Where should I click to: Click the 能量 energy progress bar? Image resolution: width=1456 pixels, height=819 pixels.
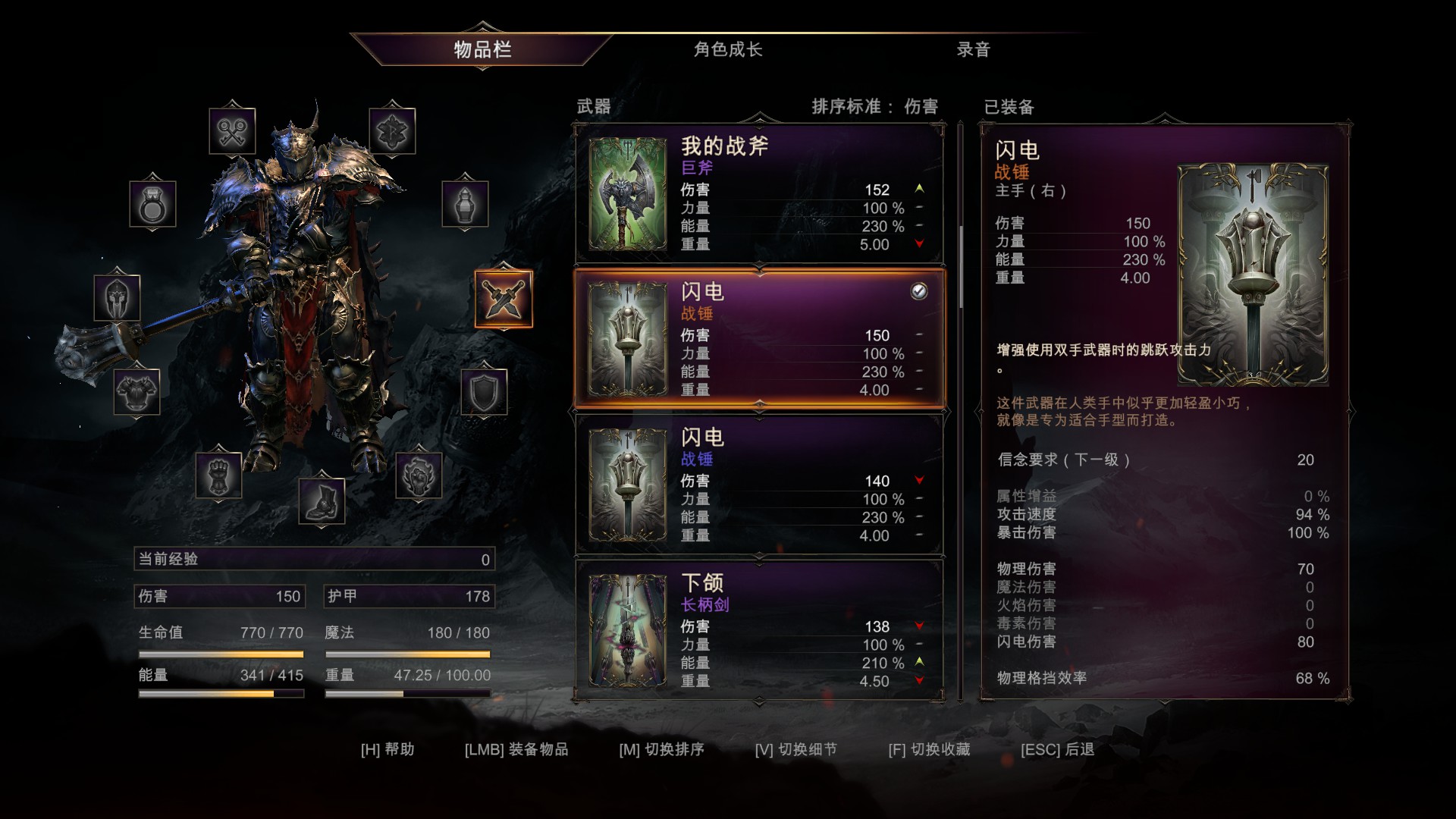220,692
